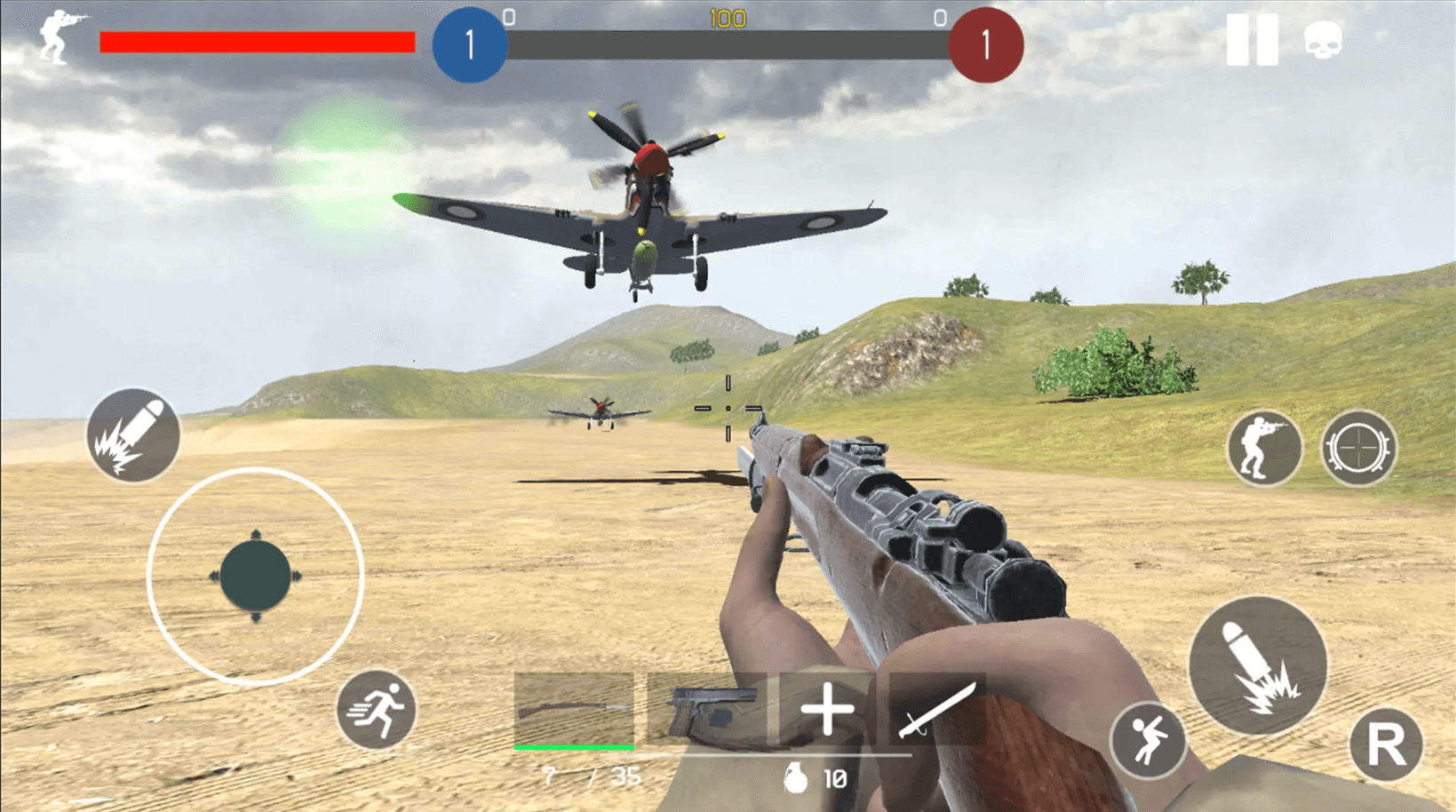Screen dimensions: 1456x812
Task: Tap the medkit plus slot
Action: click(x=825, y=710)
